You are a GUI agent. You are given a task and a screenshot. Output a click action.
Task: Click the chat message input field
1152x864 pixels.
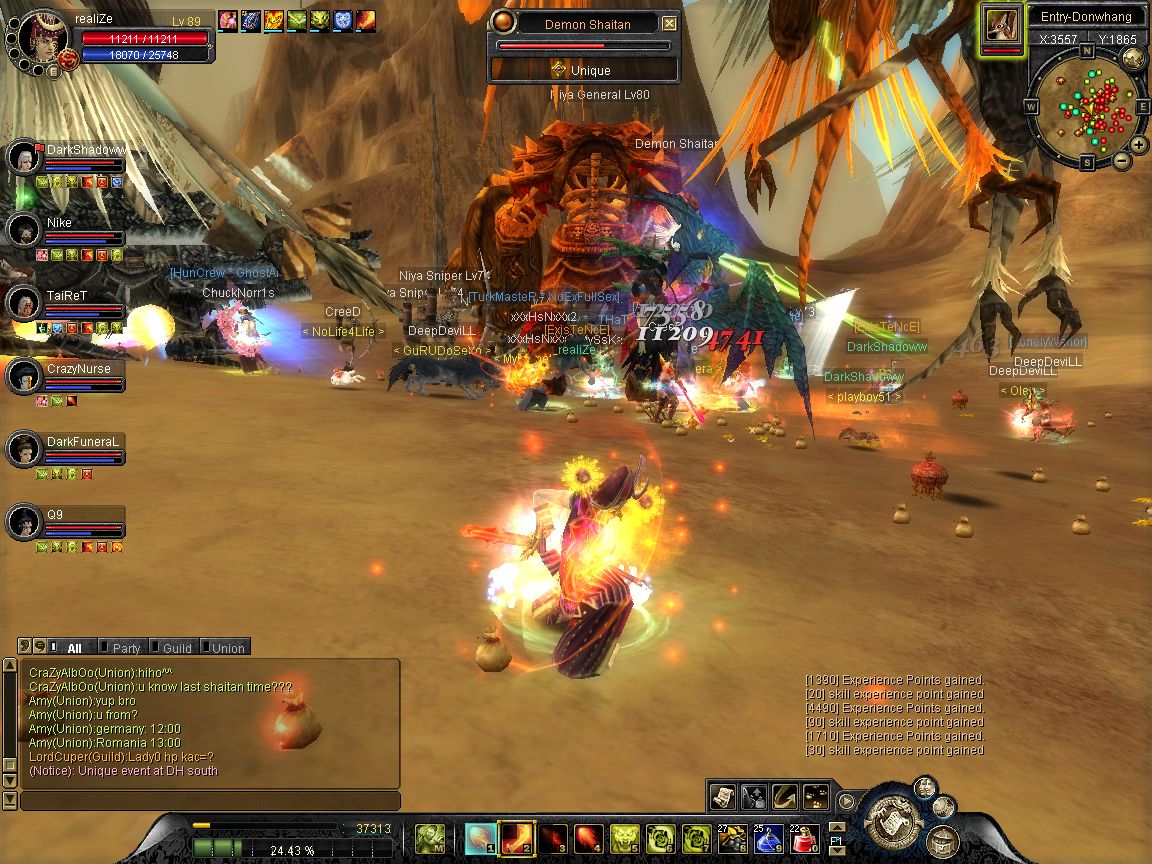click(210, 801)
